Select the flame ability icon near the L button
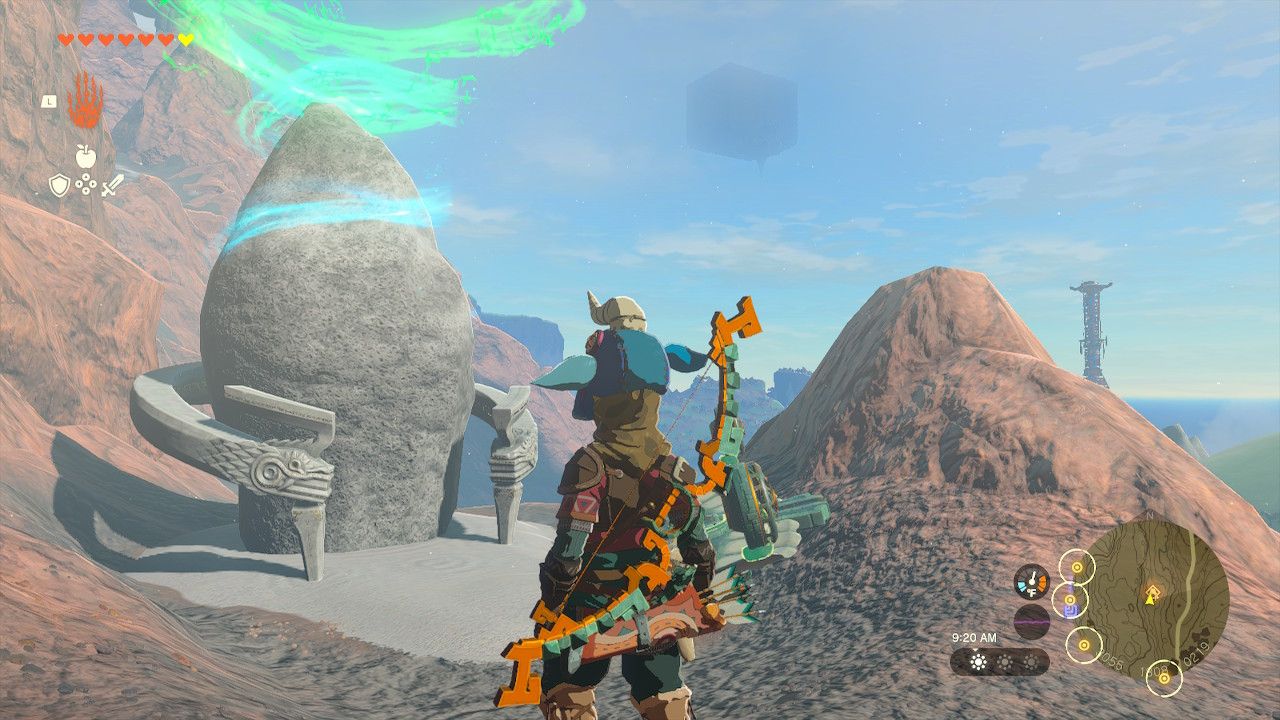The height and width of the screenshot is (720, 1280). pyautogui.click(x=86, y=103)
